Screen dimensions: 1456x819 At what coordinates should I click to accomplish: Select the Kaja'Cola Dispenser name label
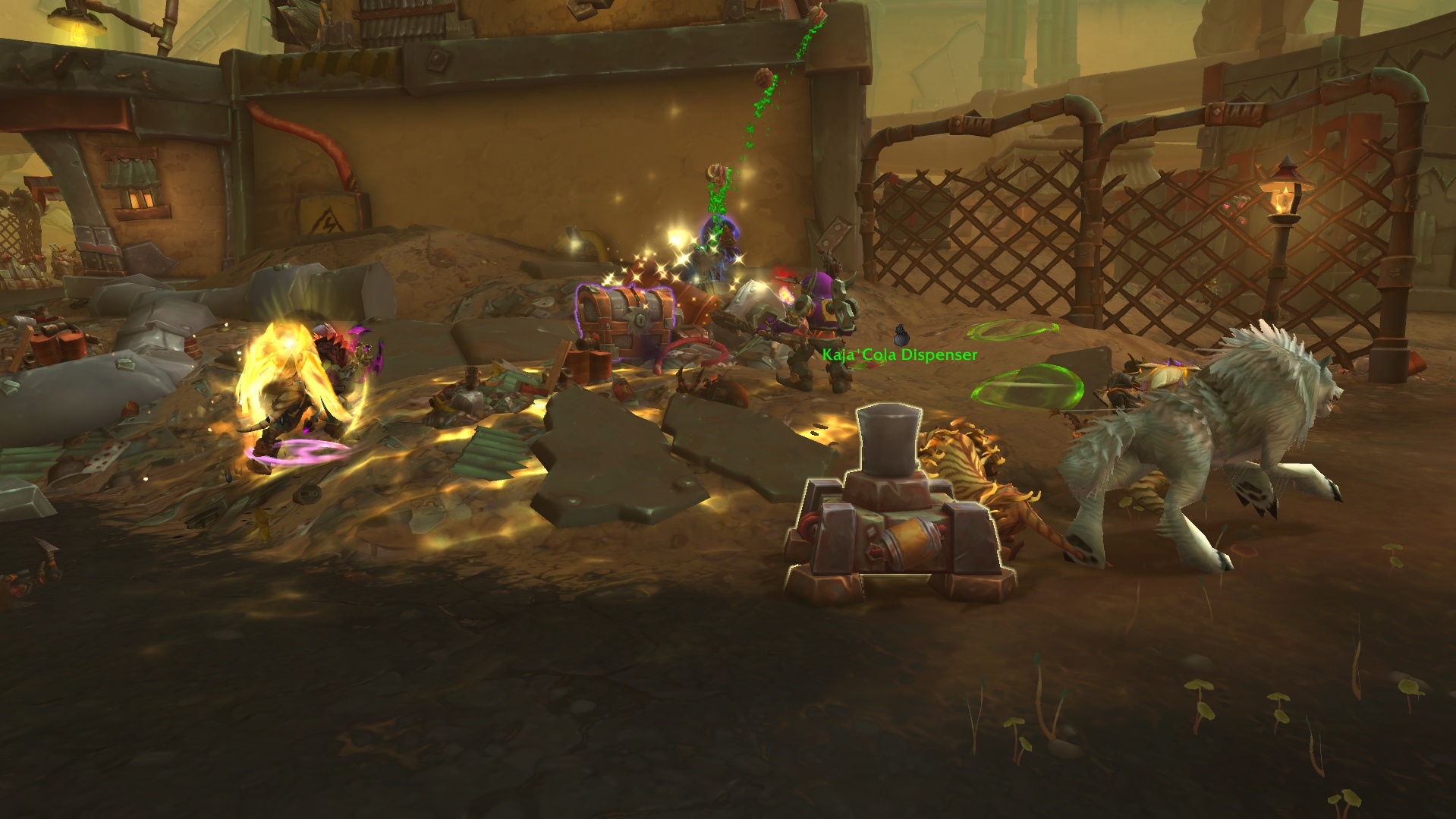pos(899,354)
